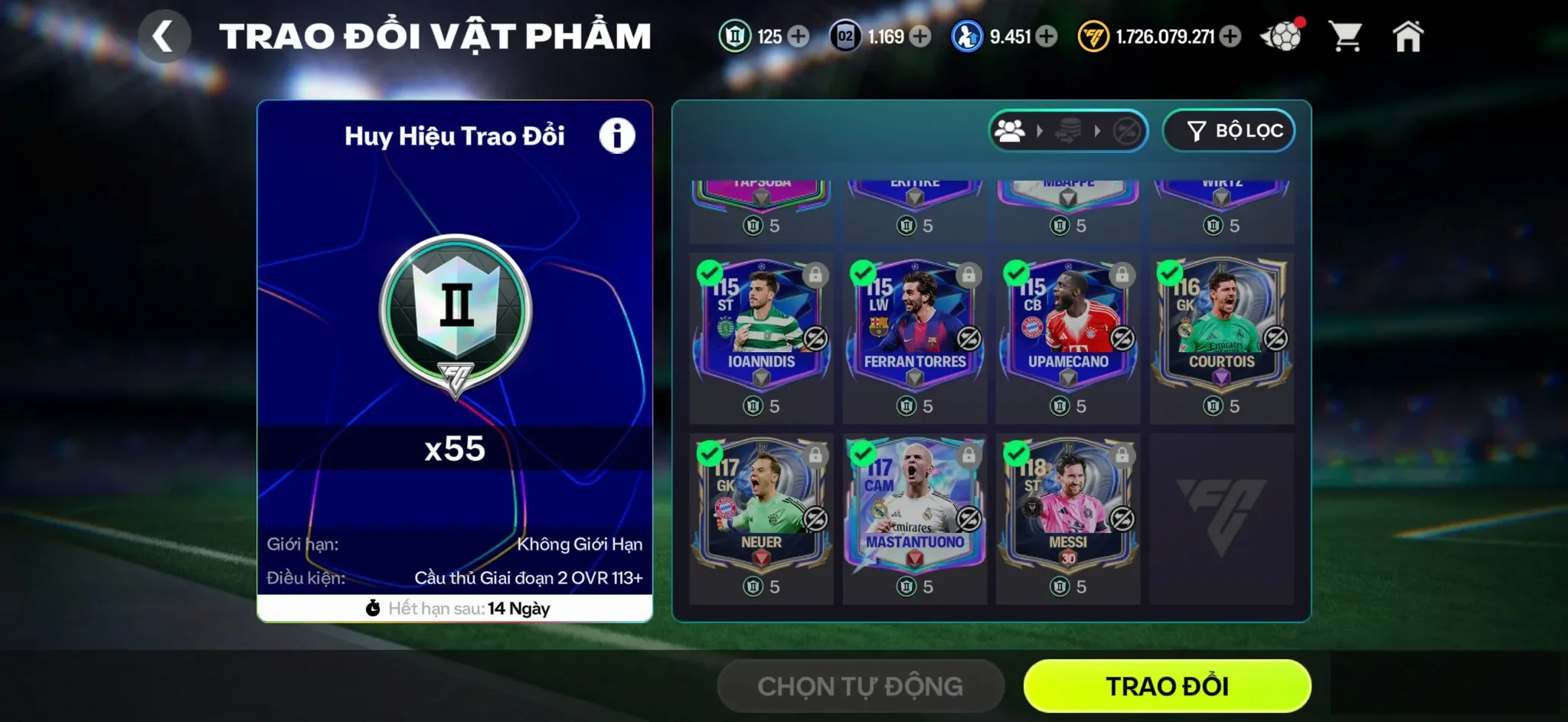Image resolution: width=1568 pixels, height=722 pixels.
Task: Click the plus next to the 9.451 currency
Action: pos(1046,36)
